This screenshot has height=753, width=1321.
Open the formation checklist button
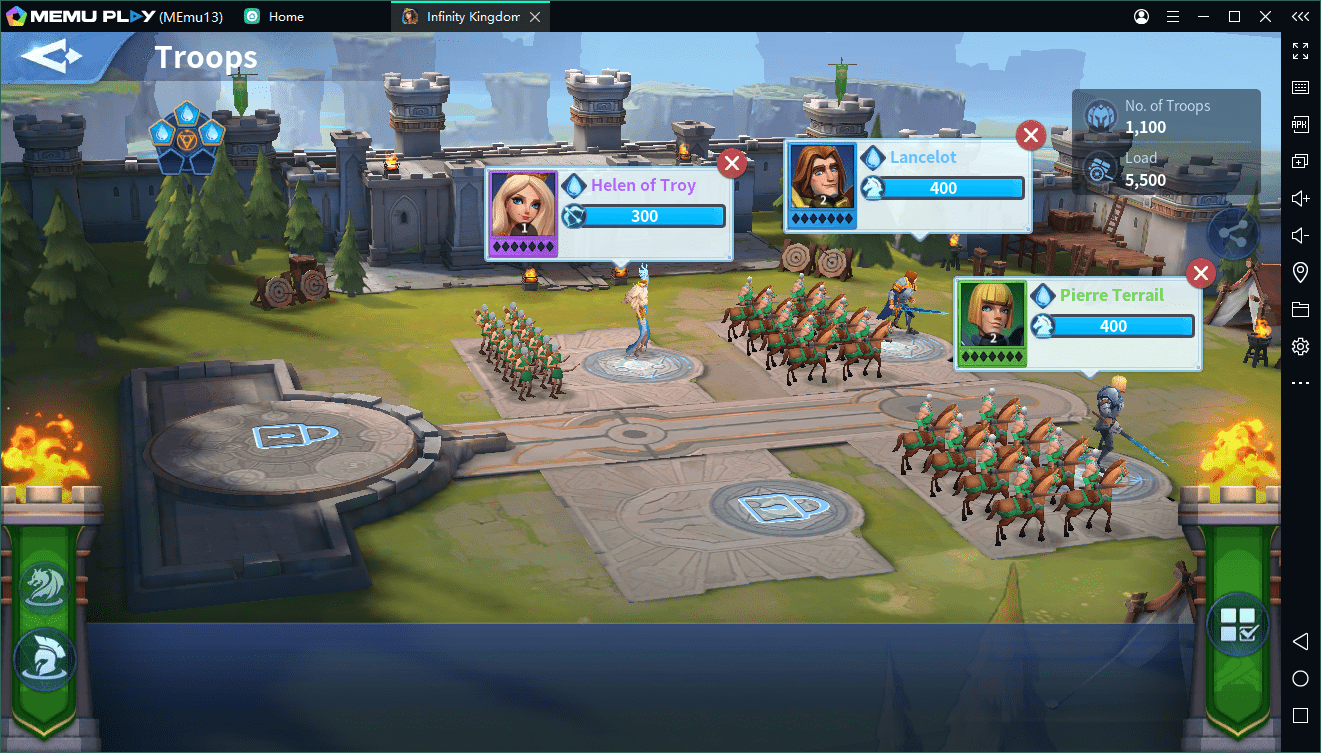pyautogui.click(x=1237, y=624)
